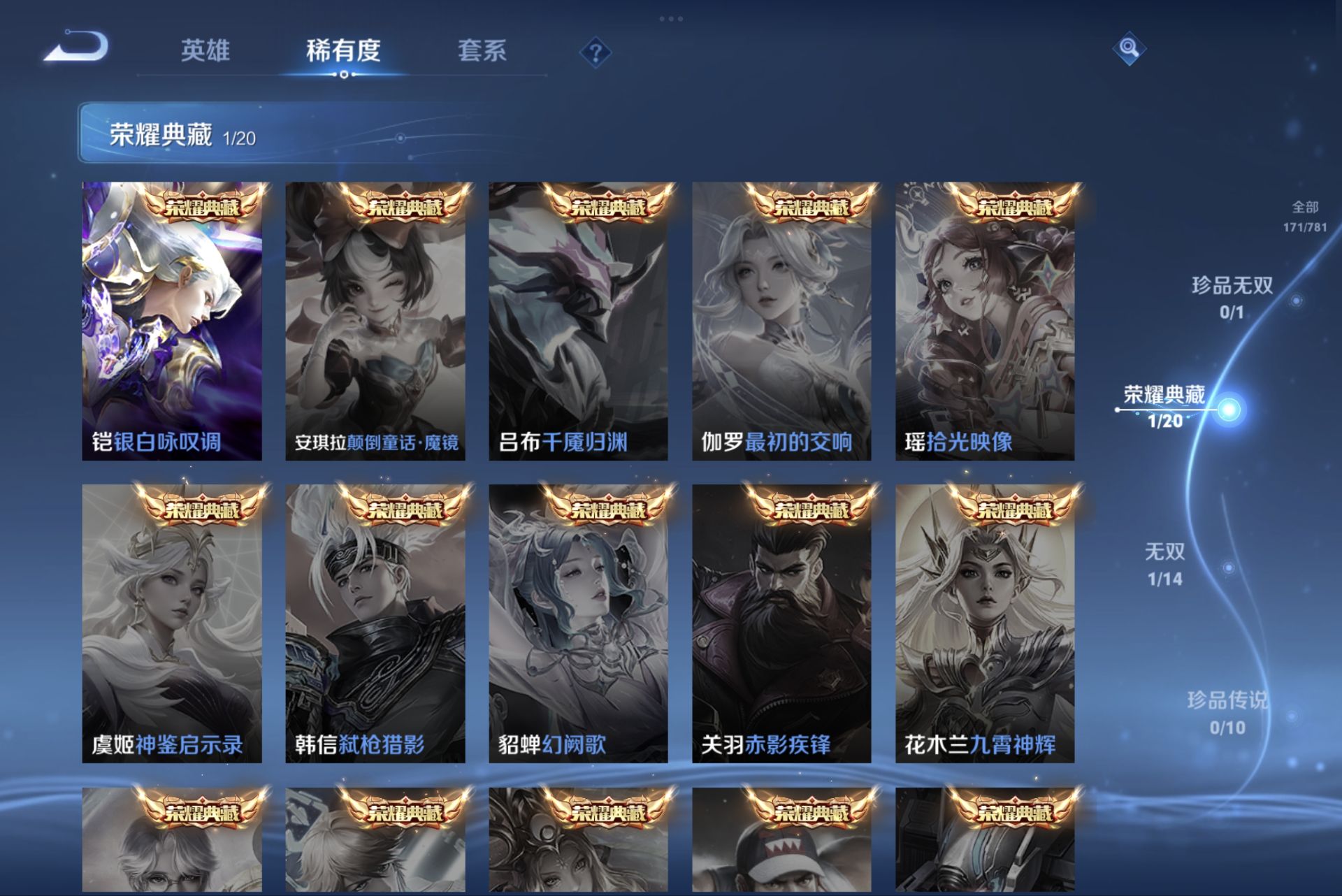Open 铠's 银白咏叹调 skin thumbnail
The width and height of the screenshot is (1342, 896).
coord(171,318)
